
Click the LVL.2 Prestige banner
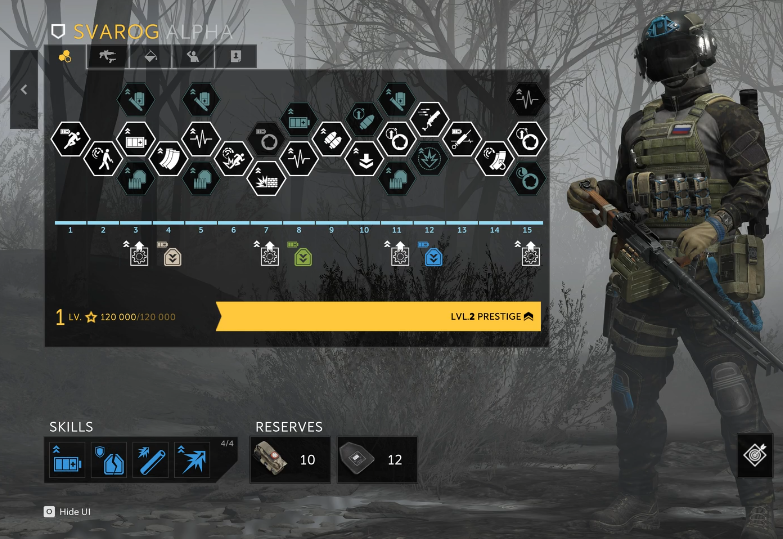tap(380, 317)
